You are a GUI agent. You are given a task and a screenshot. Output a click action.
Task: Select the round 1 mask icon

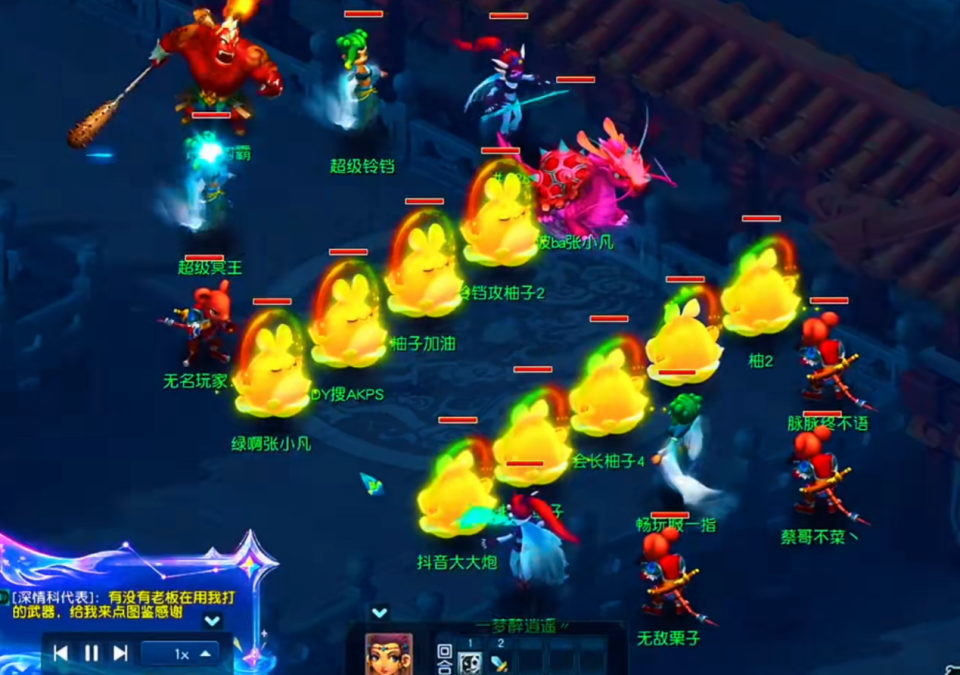point(469,661)
